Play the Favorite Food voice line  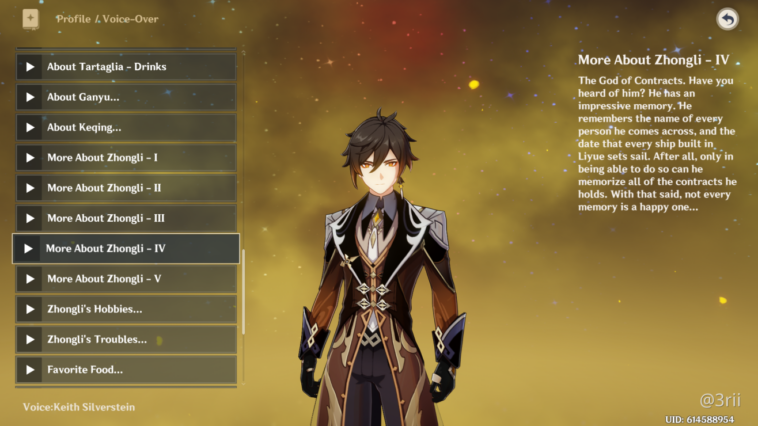127,370
